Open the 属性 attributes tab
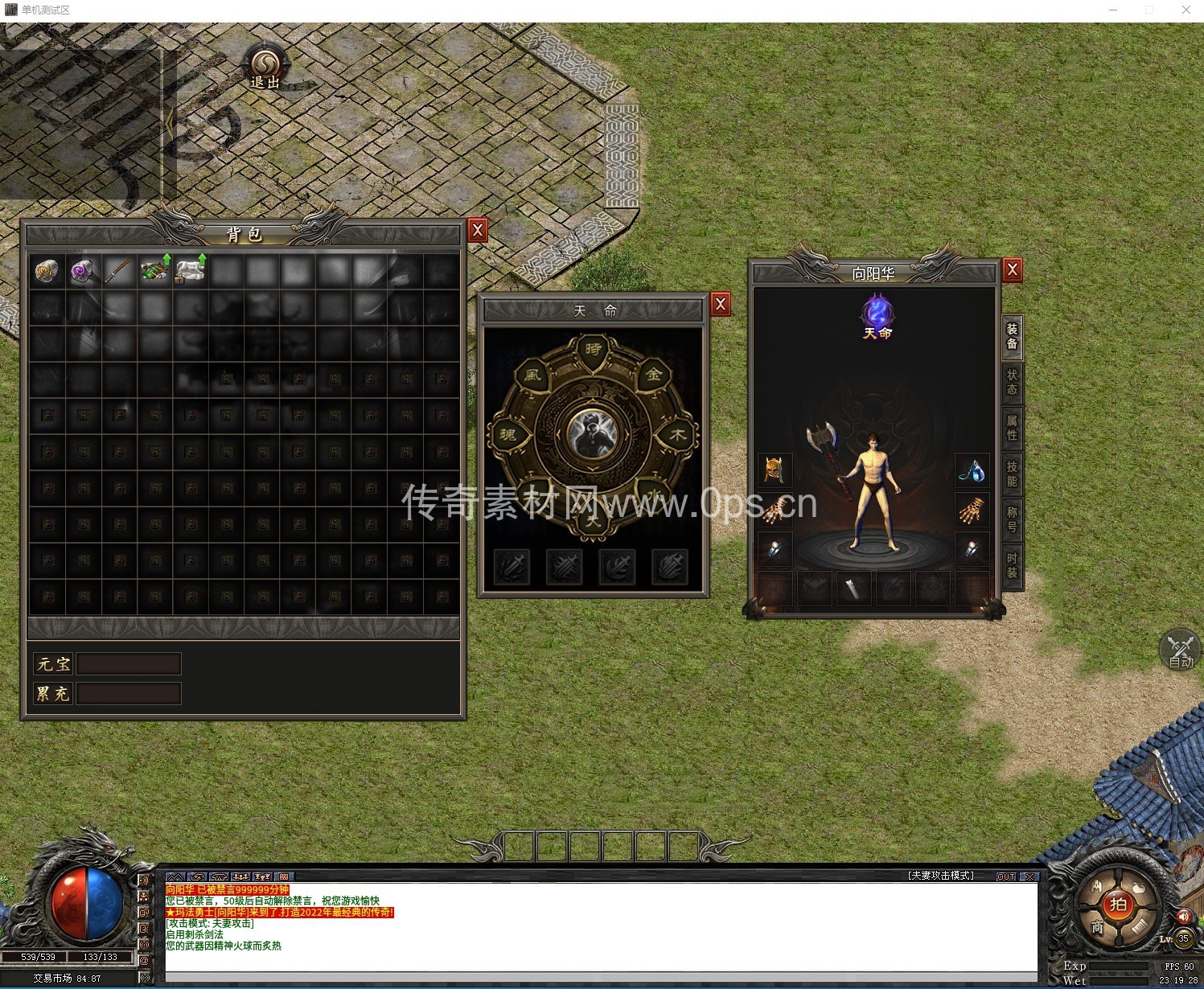This screenshot has height=989, width=1204. [1012, 428]
